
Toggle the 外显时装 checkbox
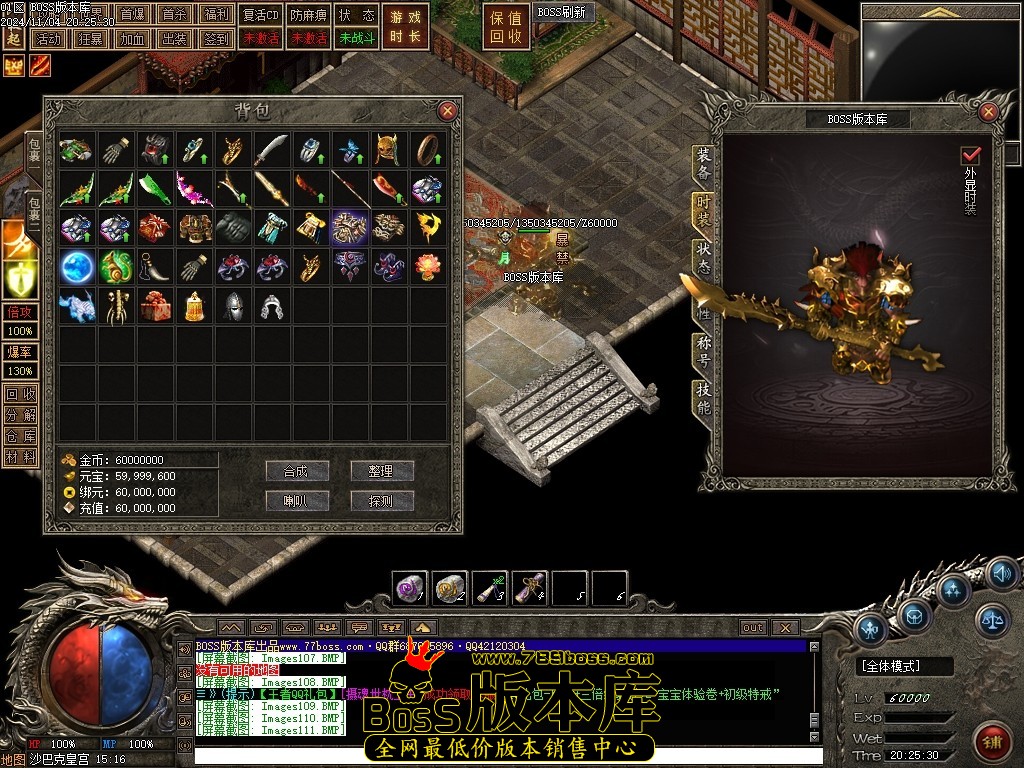[969, 156]
